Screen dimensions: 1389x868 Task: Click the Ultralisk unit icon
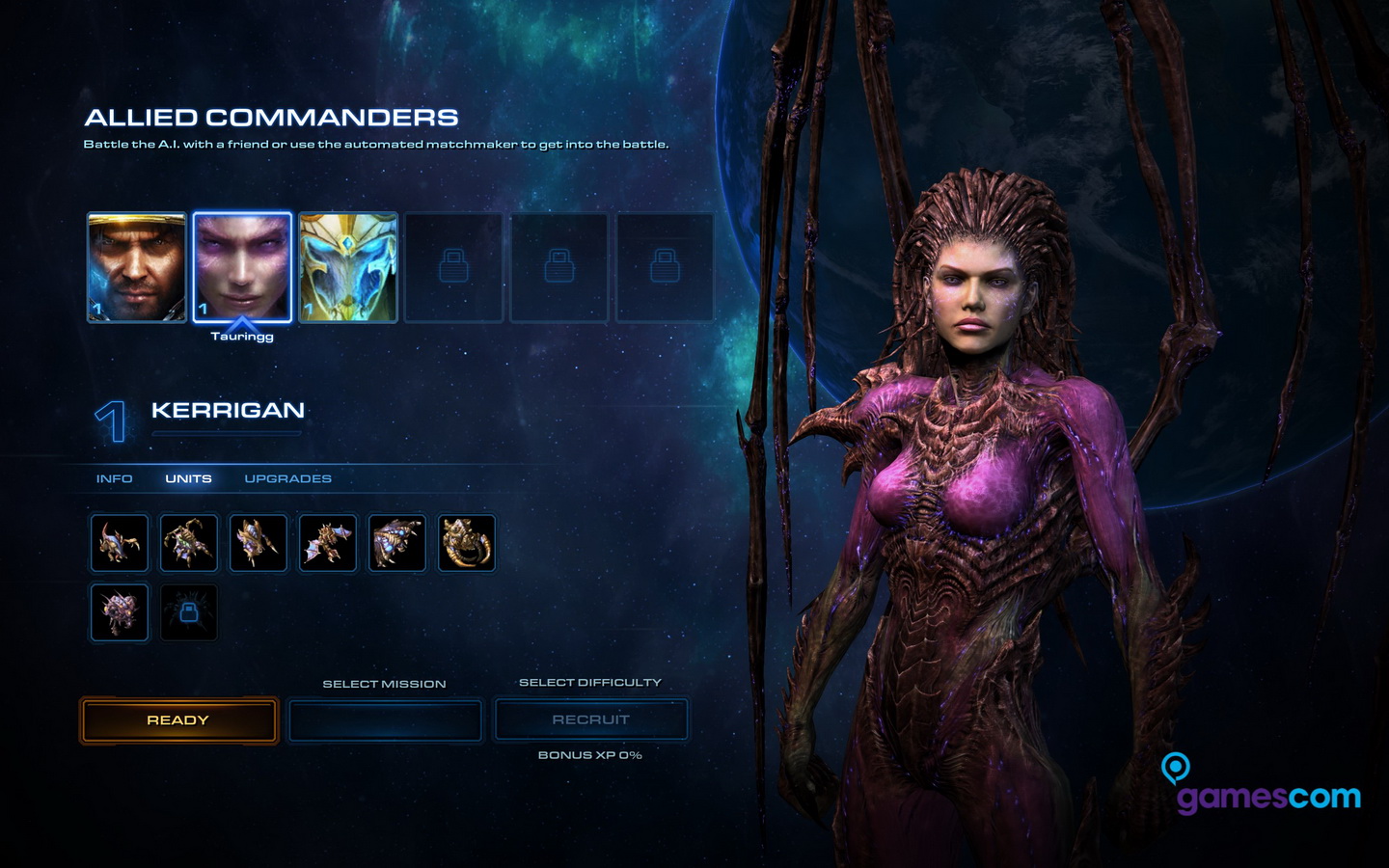467,543
